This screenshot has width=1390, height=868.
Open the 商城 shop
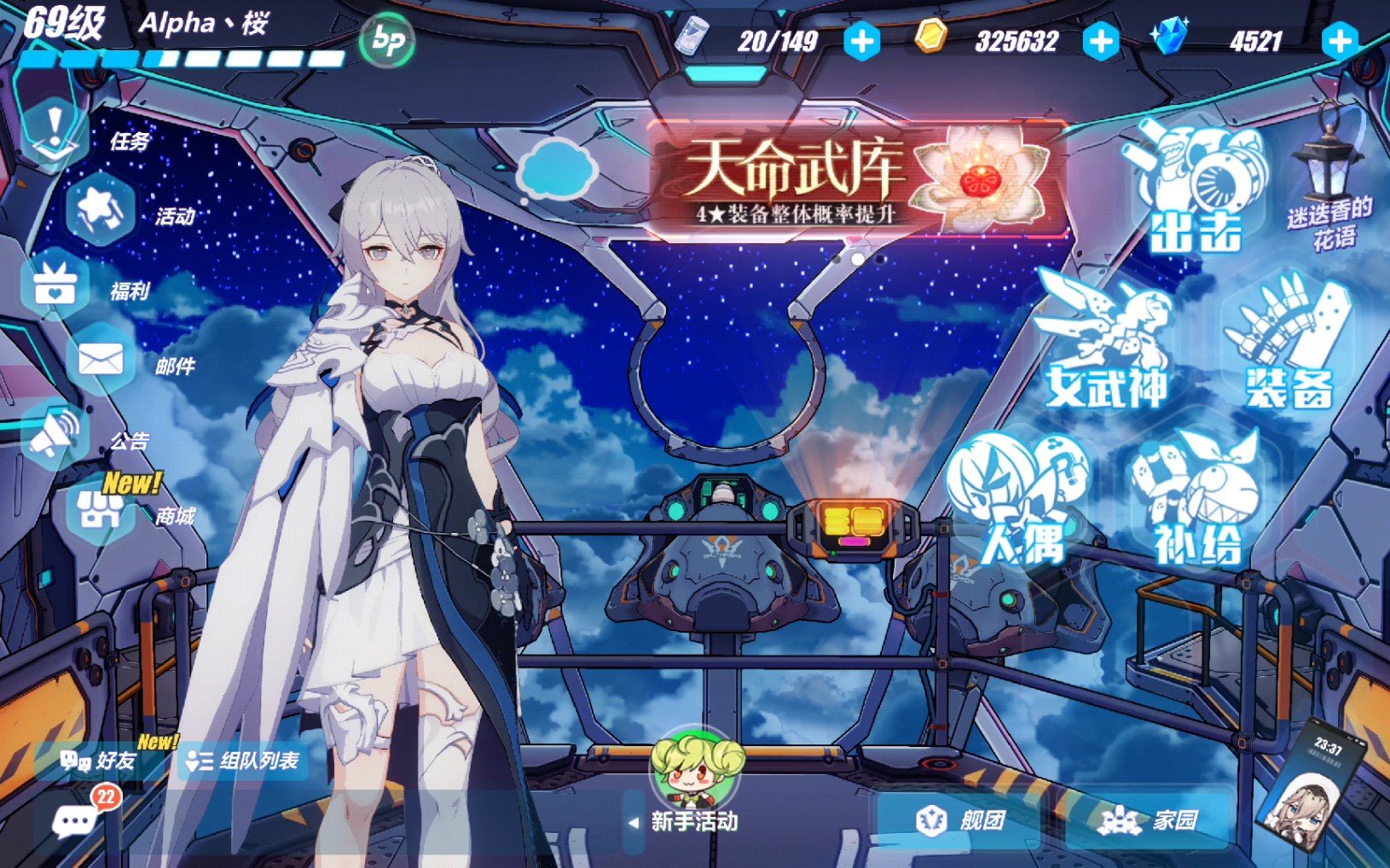pyautogui.click(x=101, y=511)
